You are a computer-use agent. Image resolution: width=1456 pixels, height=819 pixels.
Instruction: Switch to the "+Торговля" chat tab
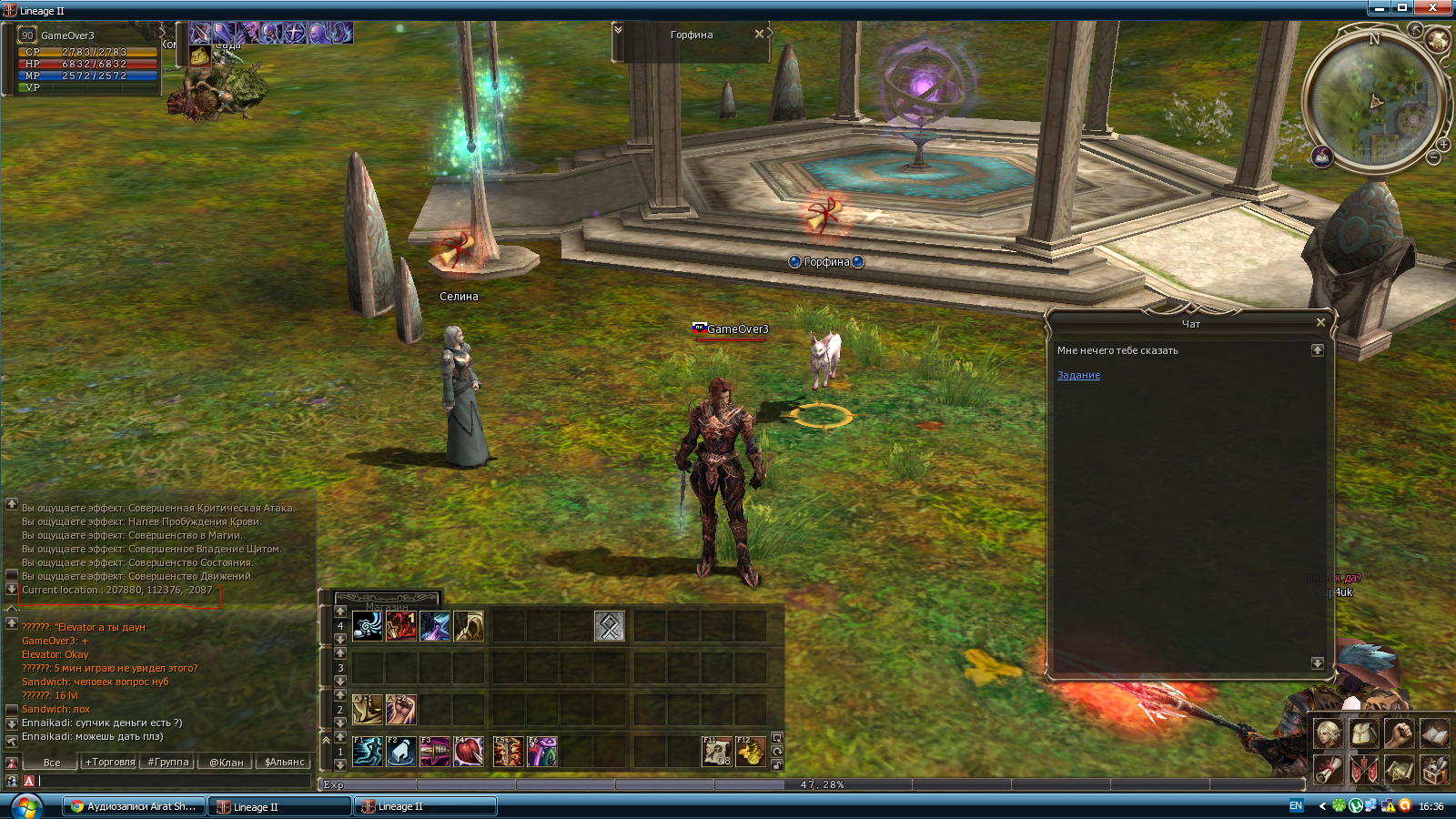(110, 762)
